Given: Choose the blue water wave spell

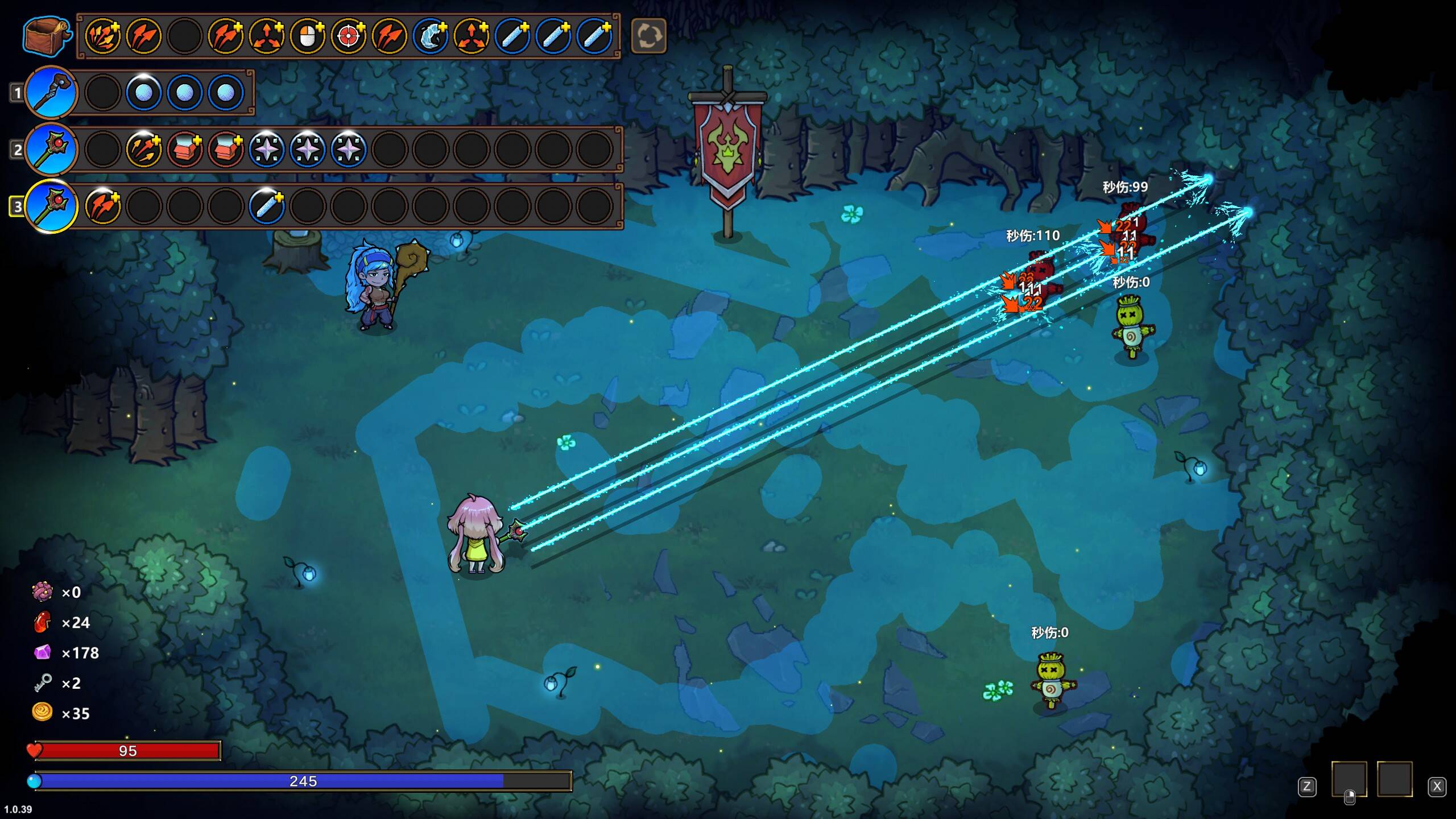Looking at the screenshot, I should pyautogui.click(x=430, y=36).
